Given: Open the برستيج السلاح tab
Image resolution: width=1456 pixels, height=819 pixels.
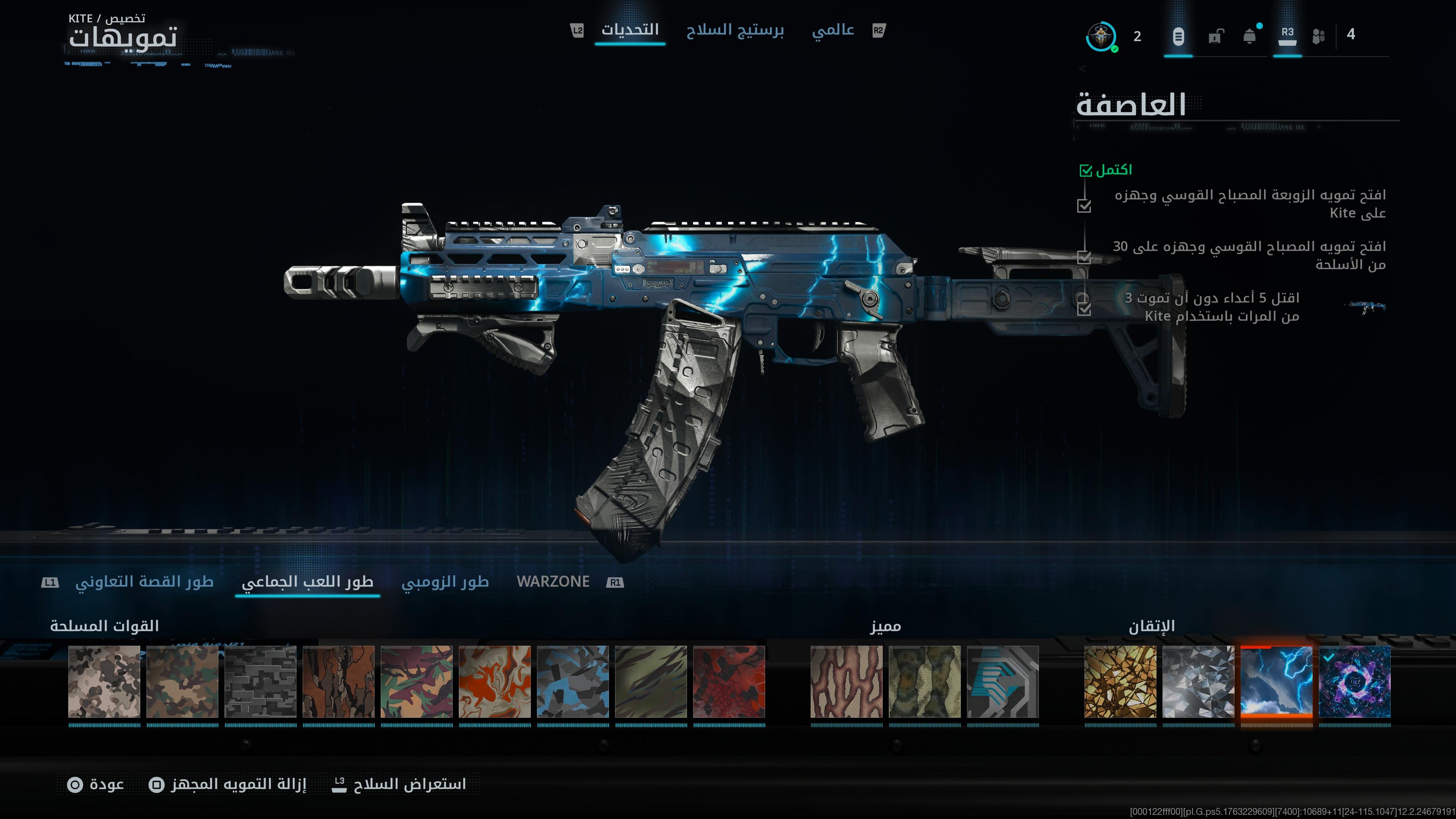Looking at the screenshot, I should point(735,30).
